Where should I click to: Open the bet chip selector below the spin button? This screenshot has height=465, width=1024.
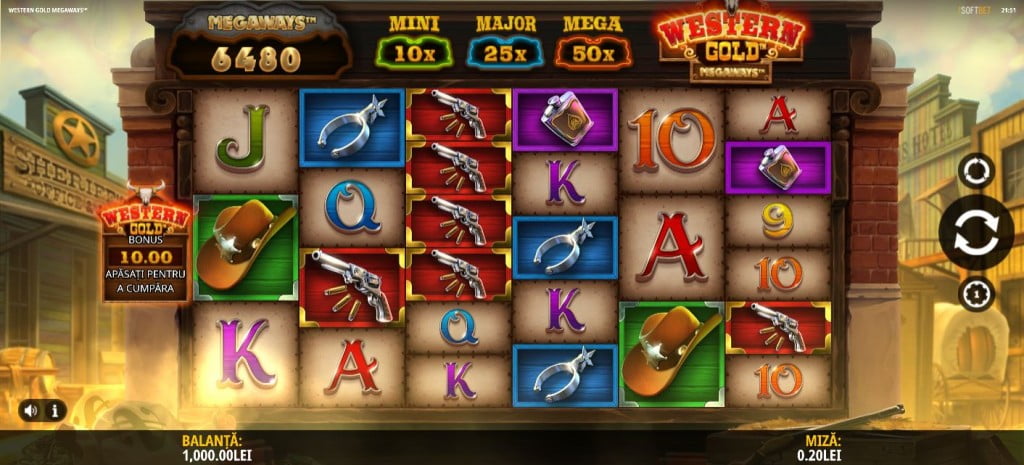tap(976, 293)
